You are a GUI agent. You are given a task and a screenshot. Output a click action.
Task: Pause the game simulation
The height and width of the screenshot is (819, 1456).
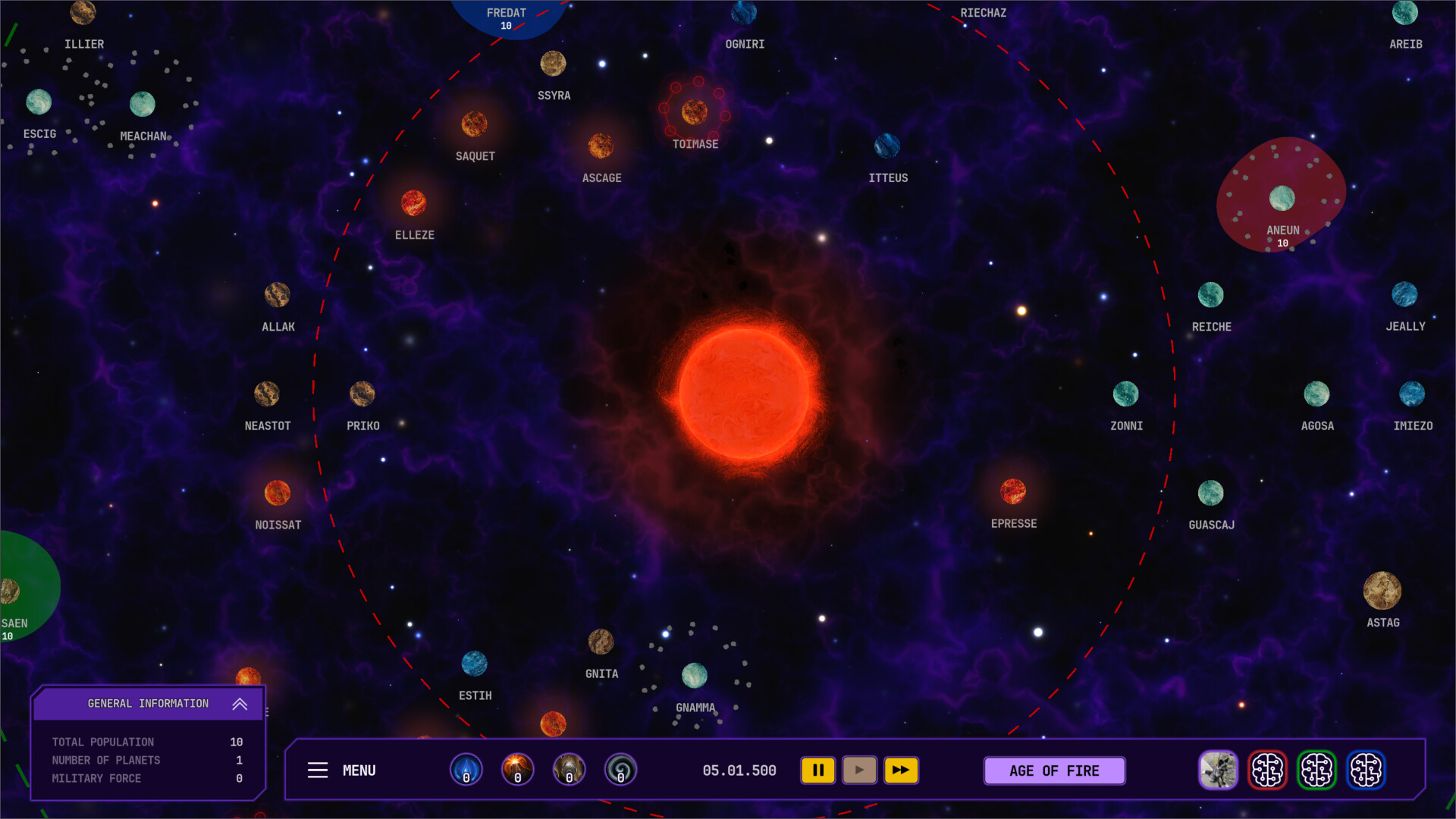818,770
